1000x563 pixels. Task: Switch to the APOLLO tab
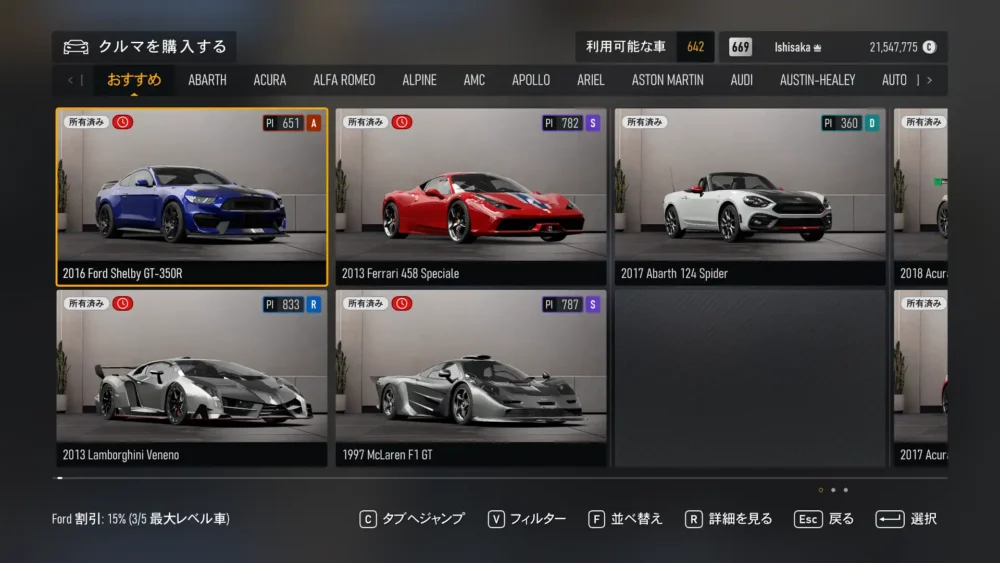pos(531,80)
